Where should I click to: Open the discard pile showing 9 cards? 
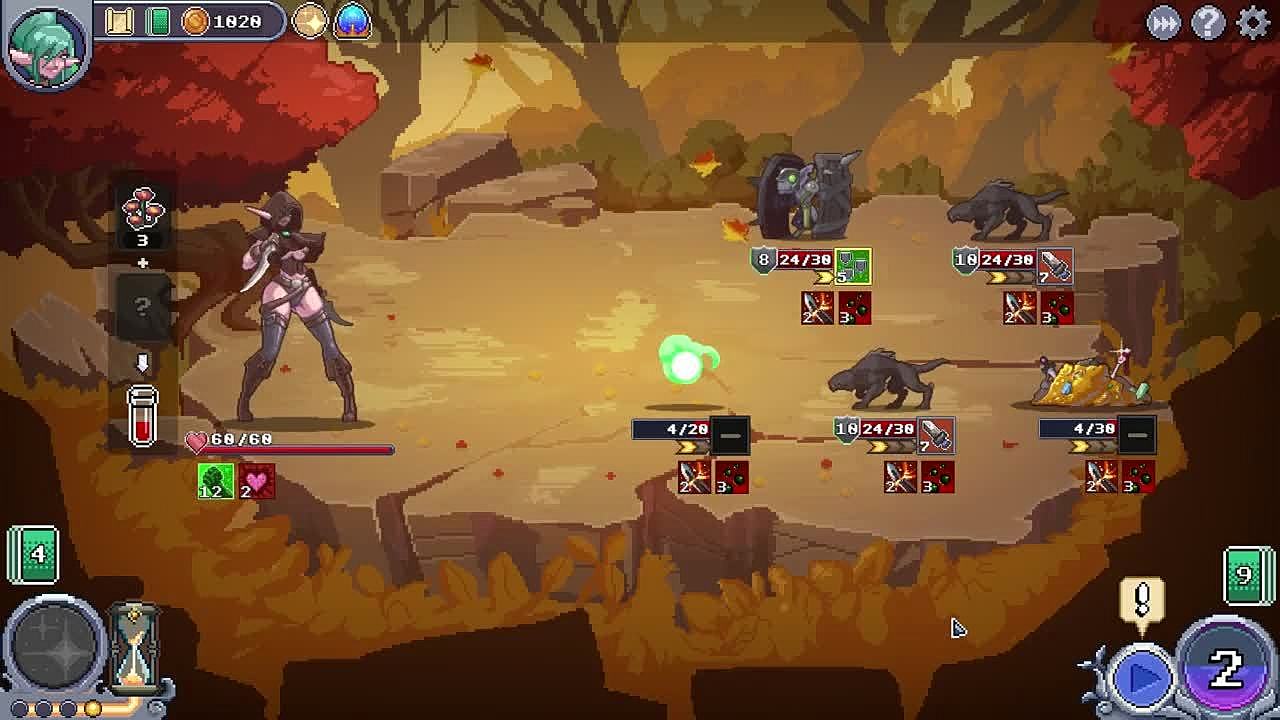click(x=1247, y=575)
